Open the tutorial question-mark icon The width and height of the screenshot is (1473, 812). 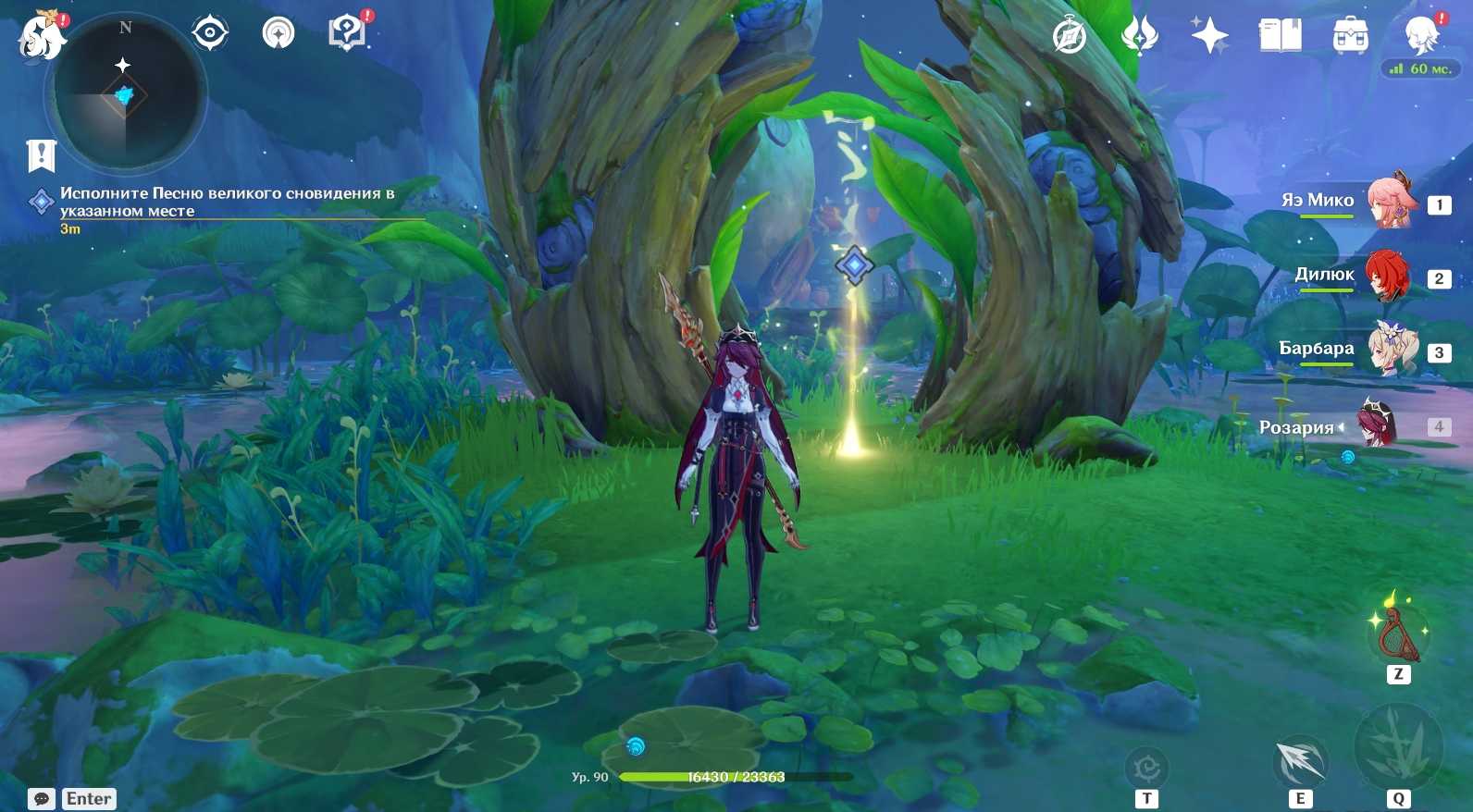tap(347, 33)
